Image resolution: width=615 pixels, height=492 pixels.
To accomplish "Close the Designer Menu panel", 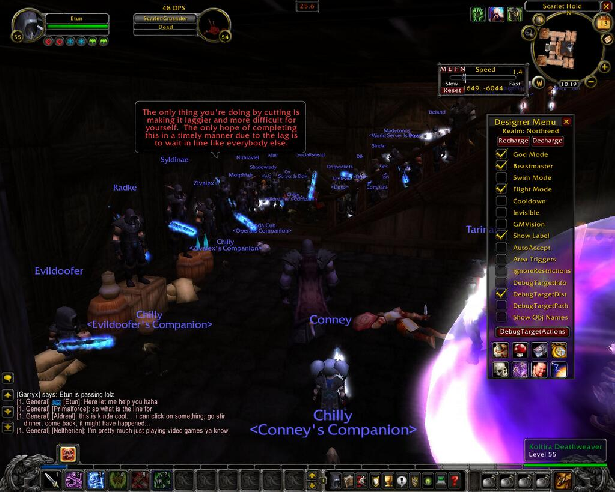I will tap(567, 121).
